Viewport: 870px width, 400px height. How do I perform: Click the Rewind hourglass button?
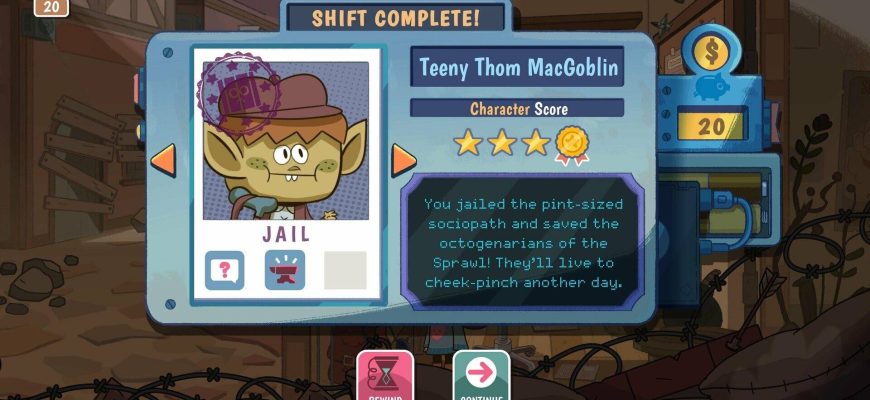click(x=385, y=375)
